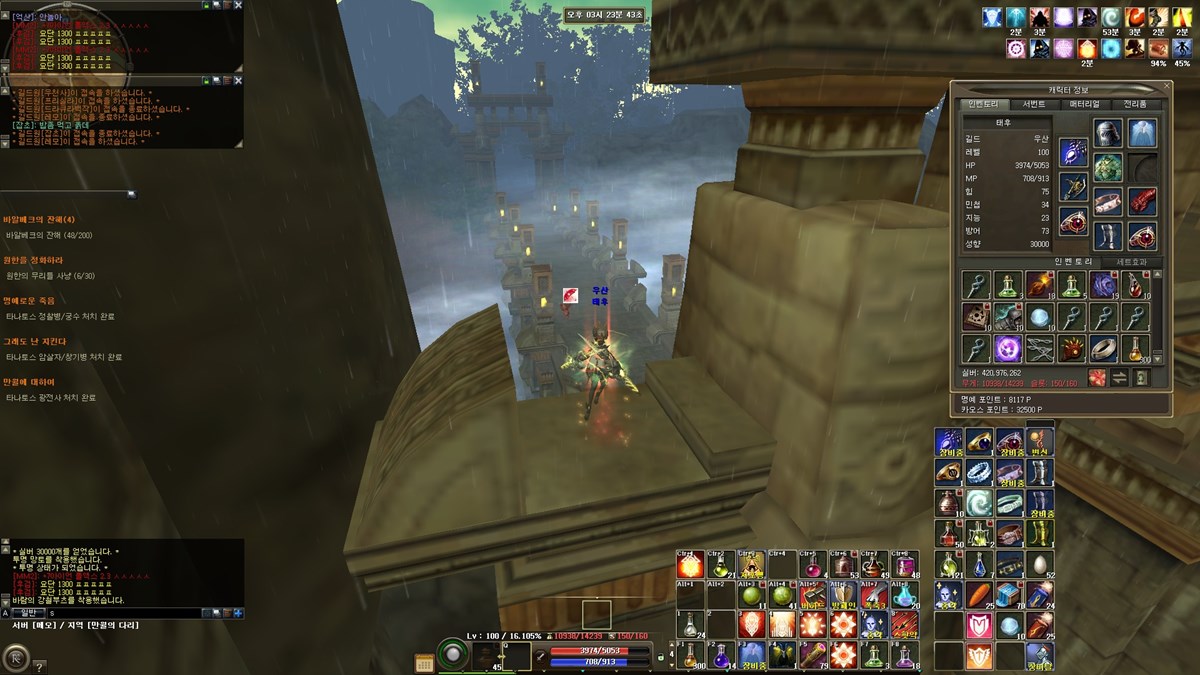Use the Ctrl+1 fire skill slot
1200x675 pixels.
pos(689,565)
